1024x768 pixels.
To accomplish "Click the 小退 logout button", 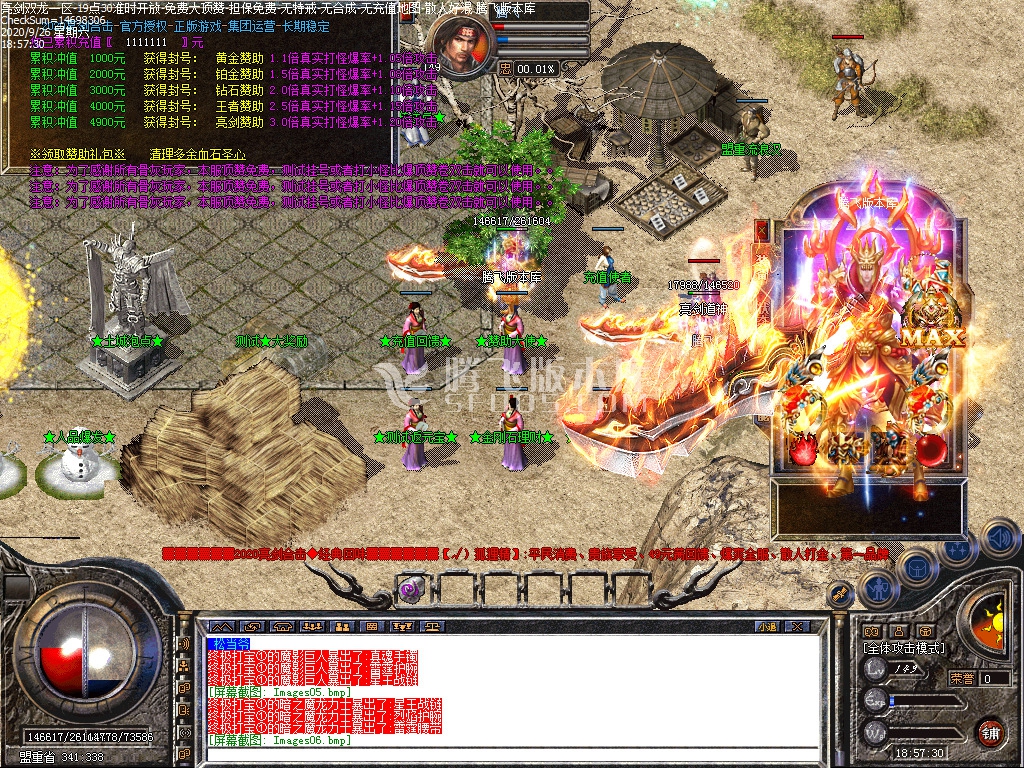I will 767,626.
